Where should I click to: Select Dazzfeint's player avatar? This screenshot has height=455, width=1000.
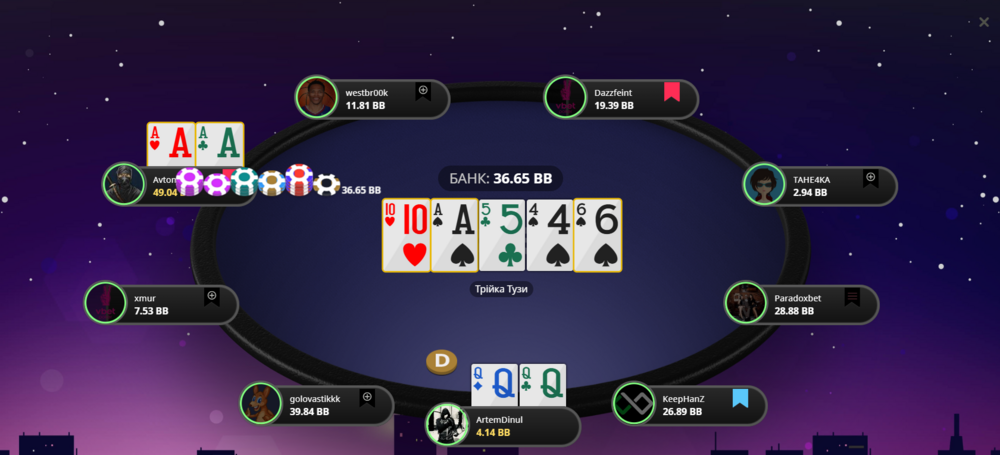click(x=564, y=97)
